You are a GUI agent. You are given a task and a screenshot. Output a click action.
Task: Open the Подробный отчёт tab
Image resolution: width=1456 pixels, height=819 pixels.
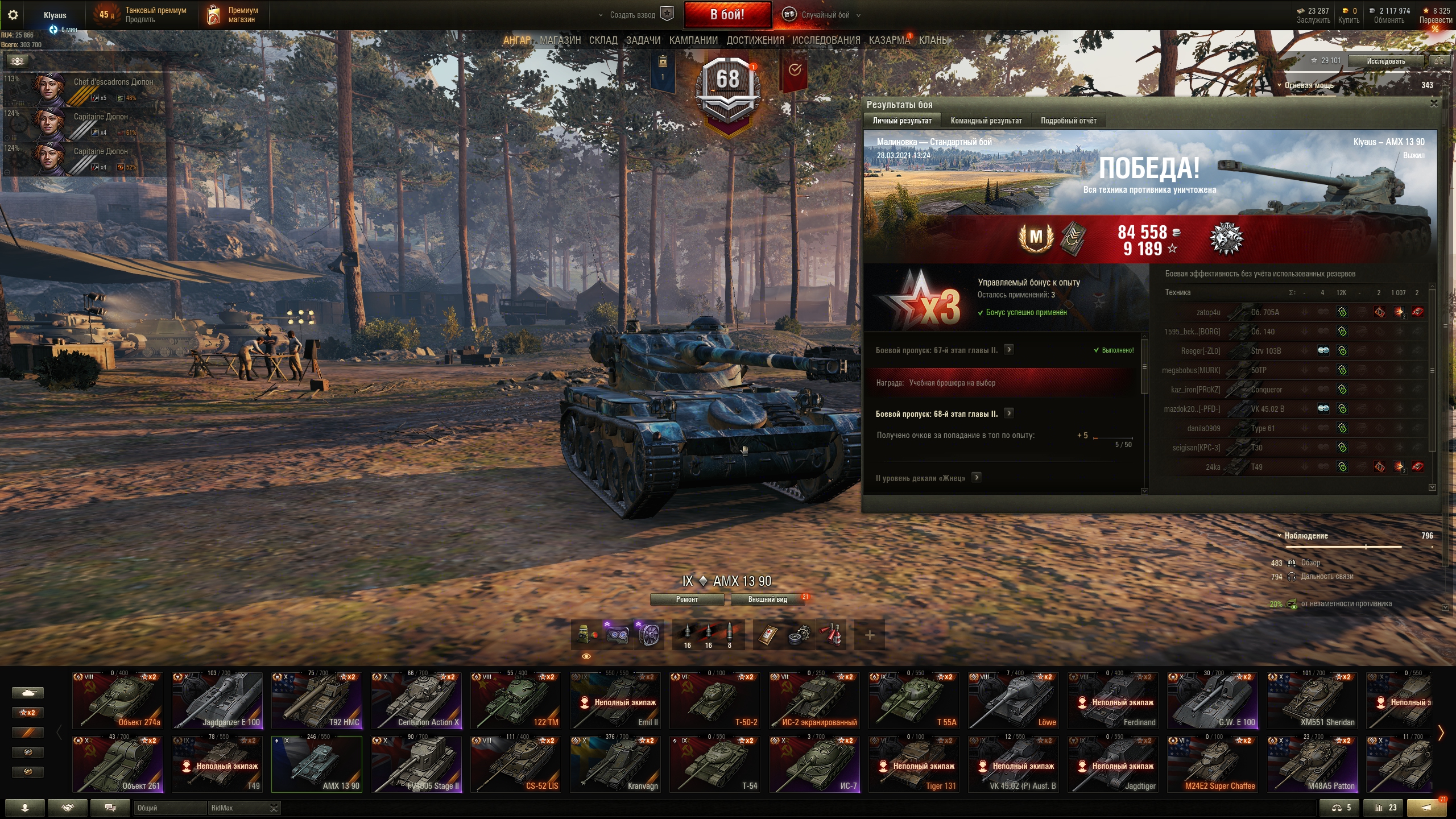click(1068, 121)
